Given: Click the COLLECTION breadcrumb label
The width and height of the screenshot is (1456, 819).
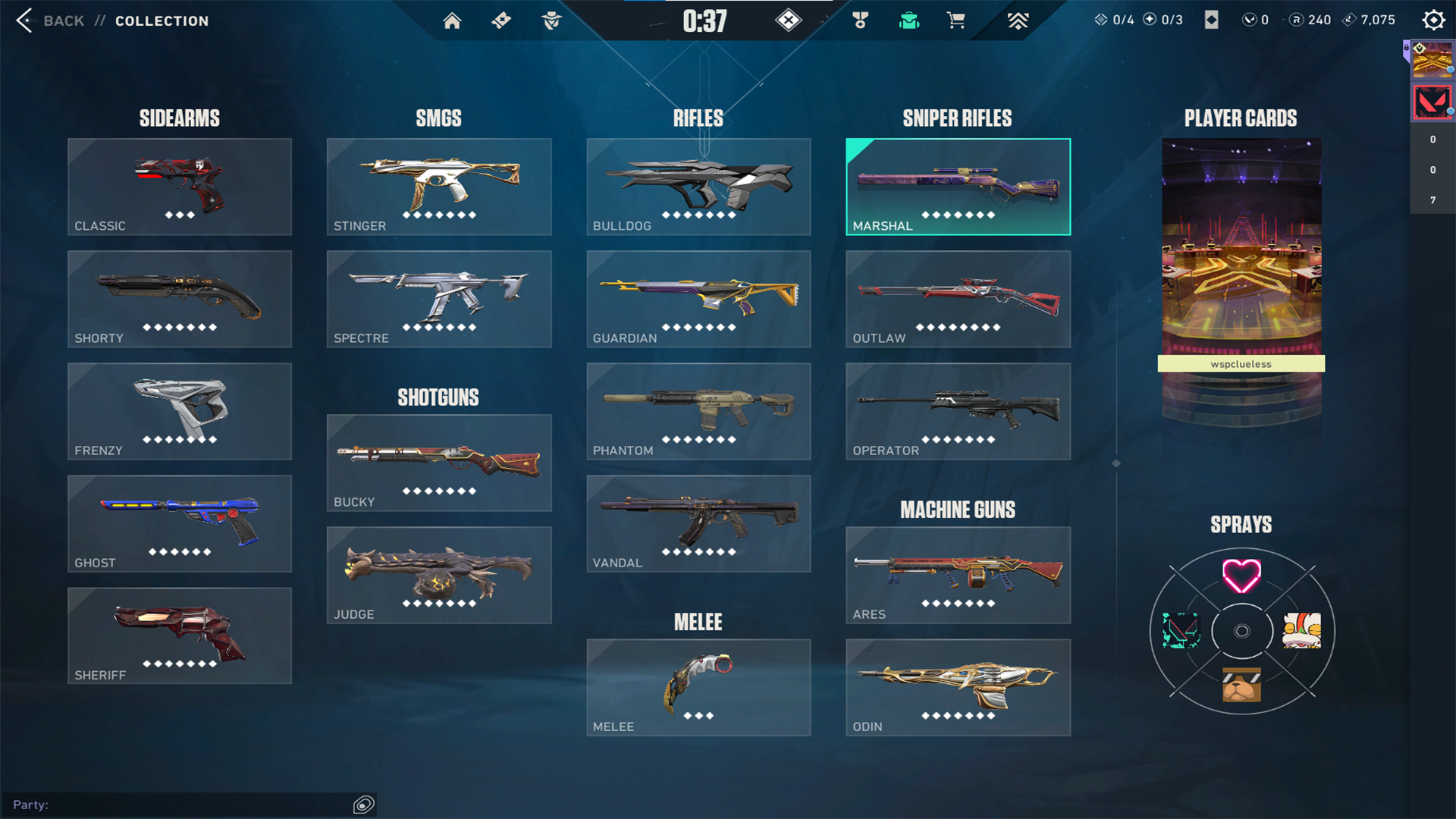Looking at the screenshot, I should pos(162,20).
